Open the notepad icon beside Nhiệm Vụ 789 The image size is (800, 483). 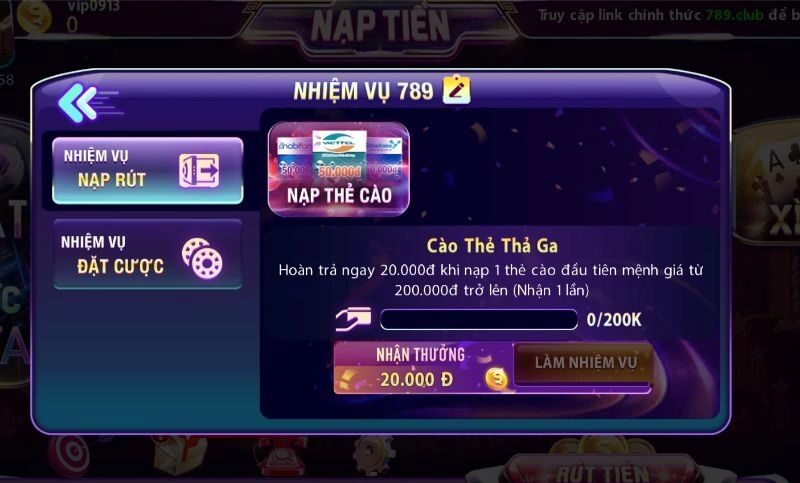click(x=456, y=91)
